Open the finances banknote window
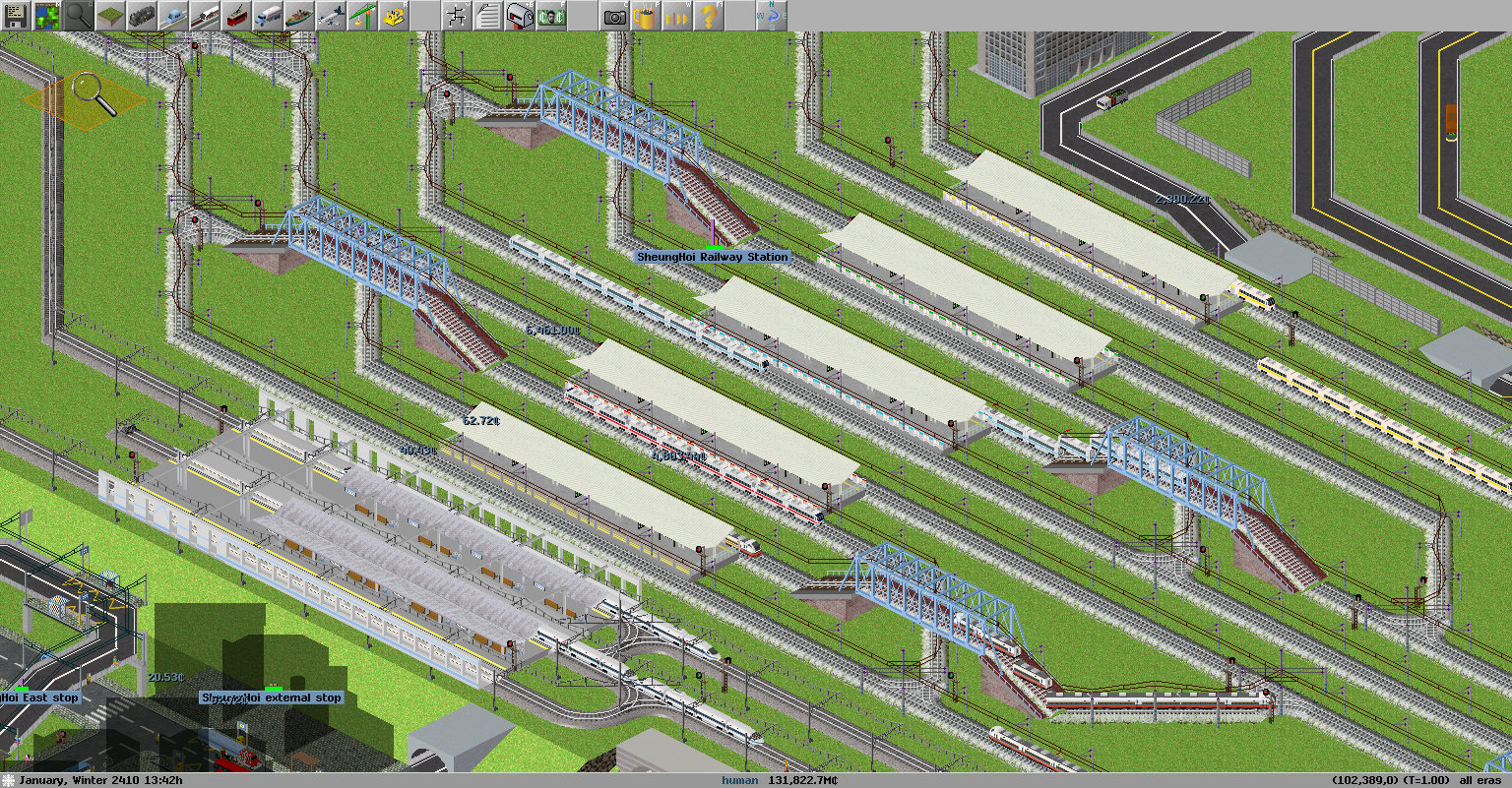Viewport: 1512px width, 788px height. 551,16
